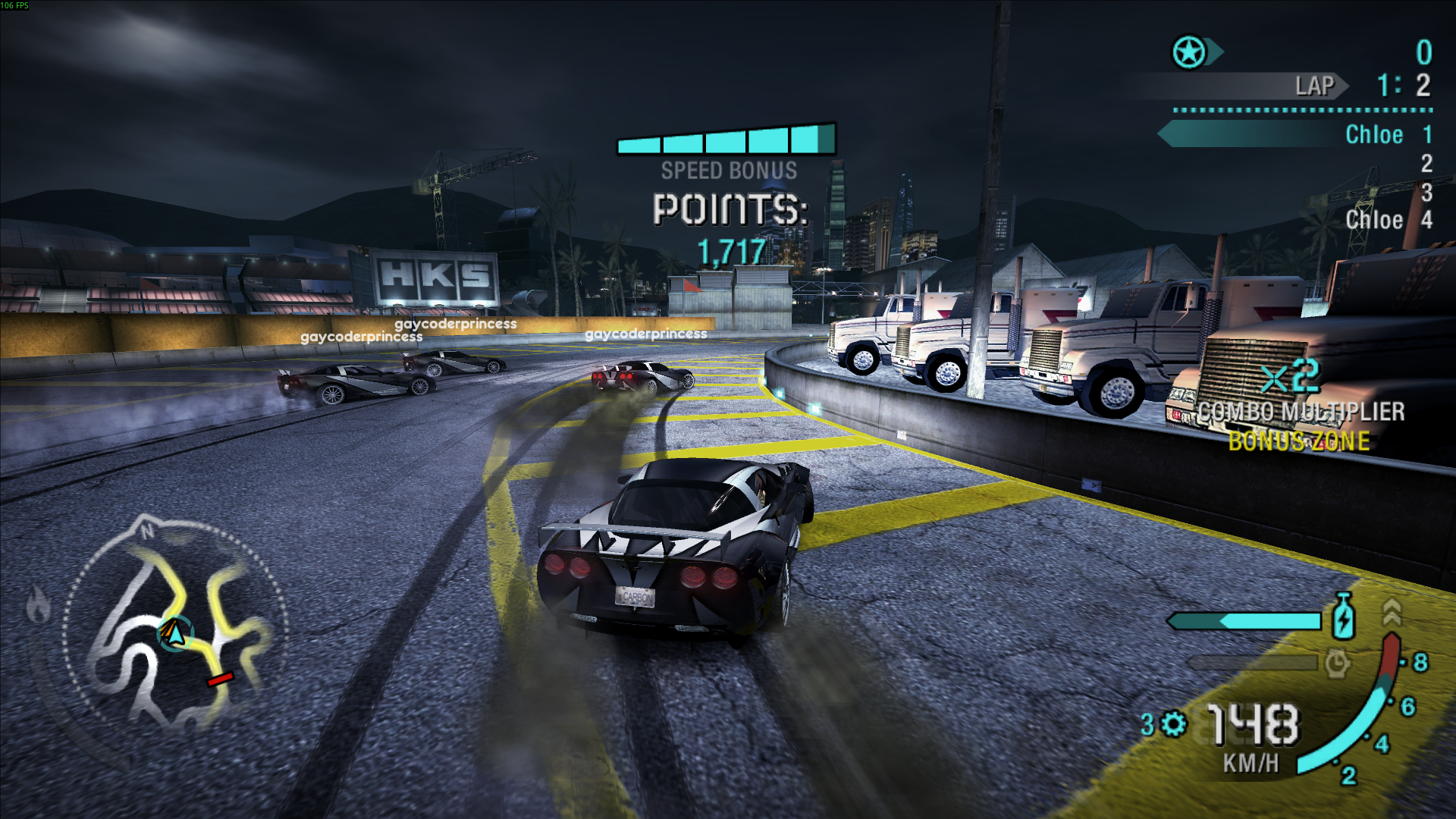Select the nitrous bottle icon
The width and height of the screenshot is (1456, 819).
tap(1343, 617)
